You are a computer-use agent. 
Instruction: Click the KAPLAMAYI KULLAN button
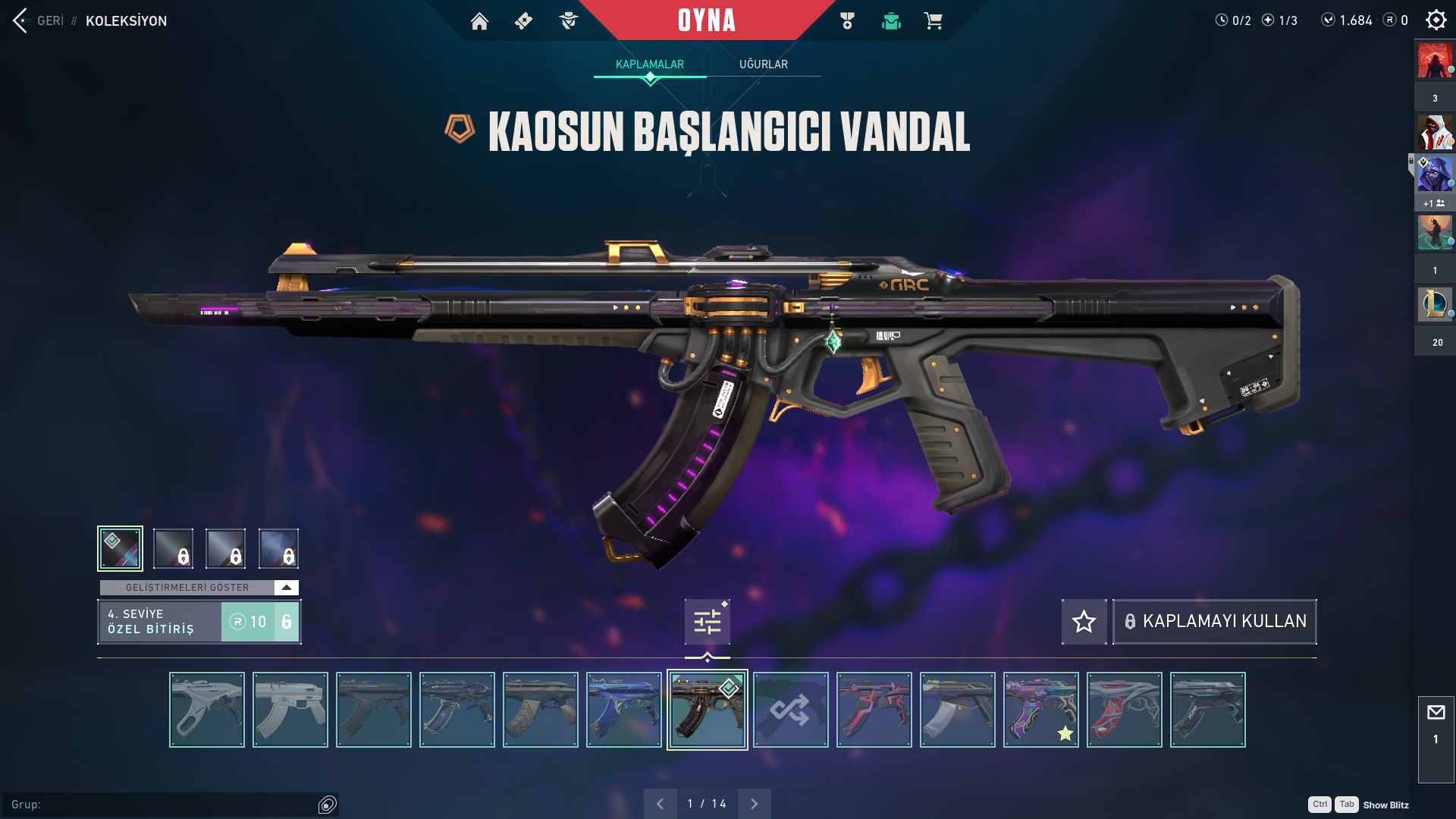click(x=1214, y=622)
